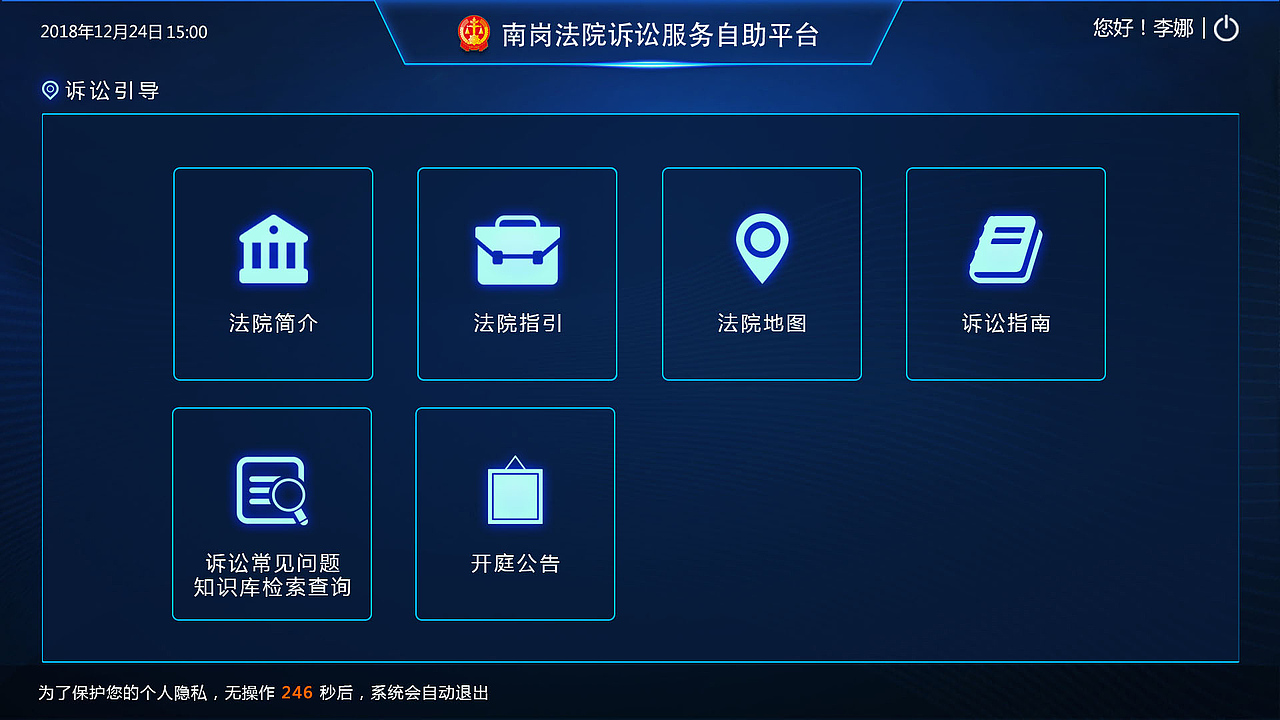Open the 法院地图 court map tile
The height and width of the screenshot is (720, 1280).
pyautogui.click(x=761, y=274)
